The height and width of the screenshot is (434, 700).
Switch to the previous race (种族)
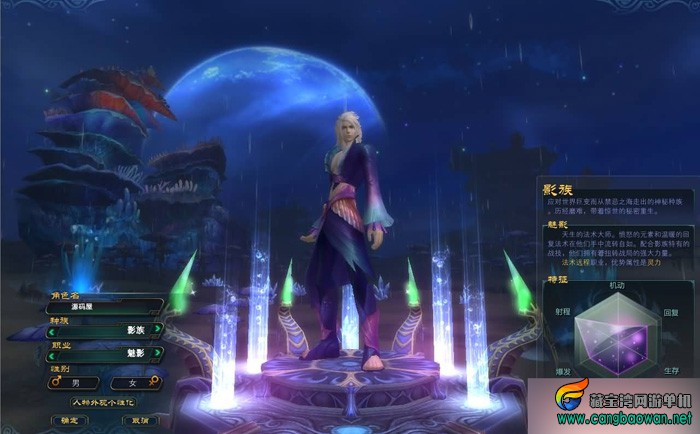click(x=53, y=329)
